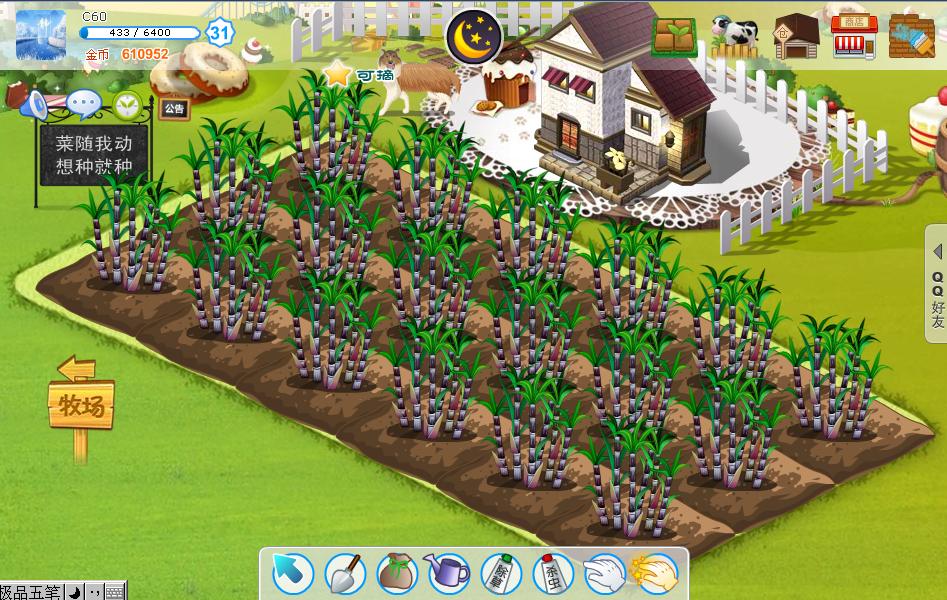947x600 pixels.
Task: Select the 杀虫 pesticide tube
Action: coord(552,573)
